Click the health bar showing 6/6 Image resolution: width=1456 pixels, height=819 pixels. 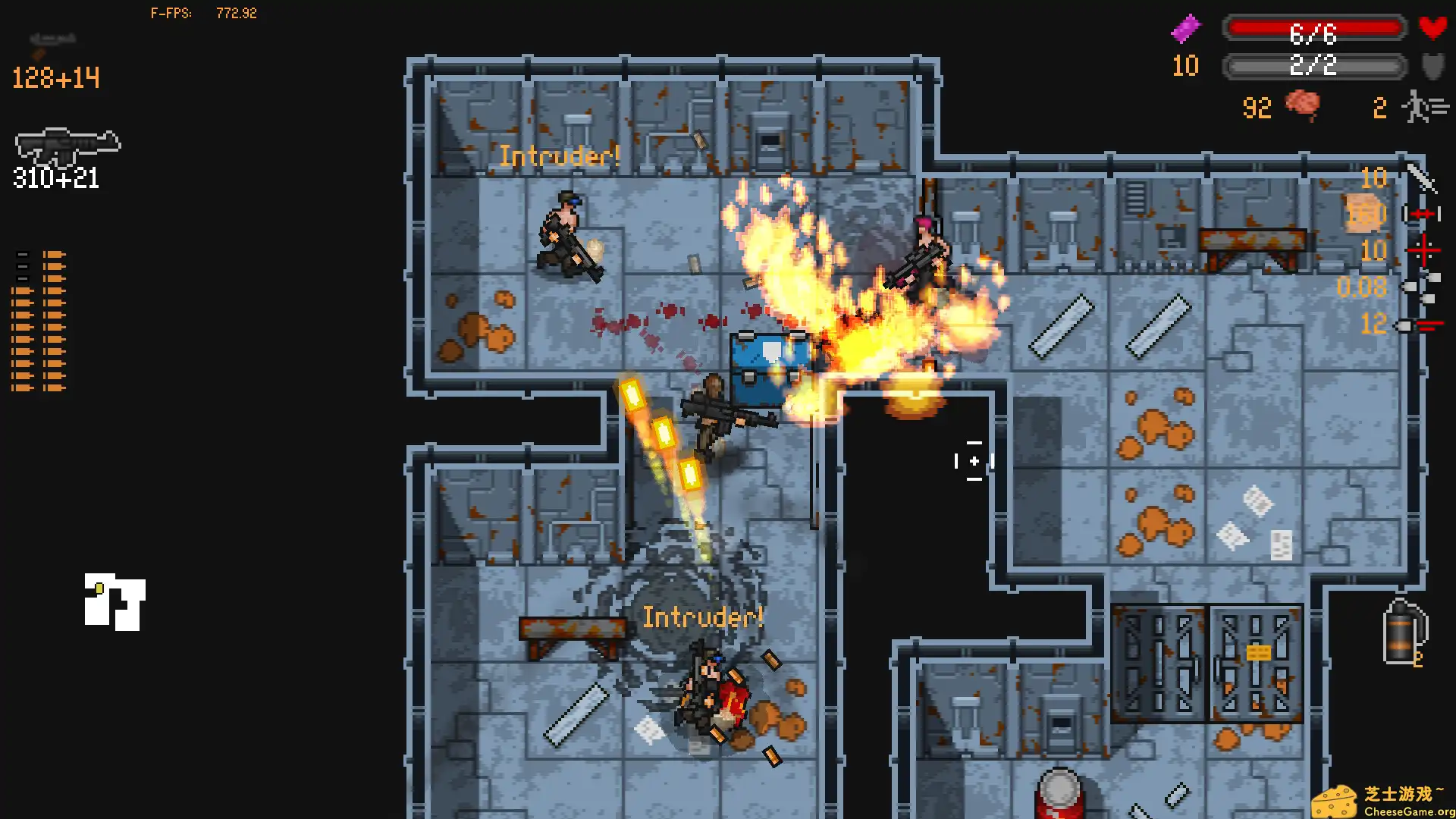tap(1316, 29)
